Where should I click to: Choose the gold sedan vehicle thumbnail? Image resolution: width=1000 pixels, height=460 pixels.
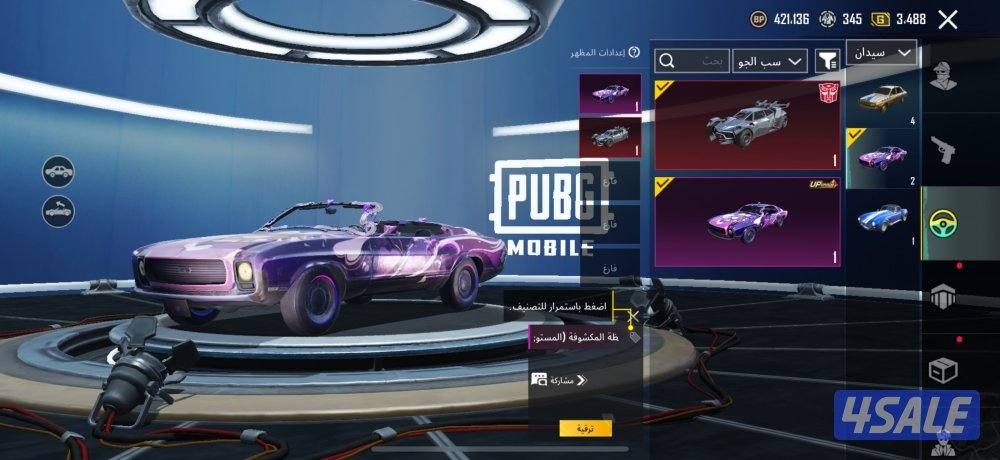882,100
